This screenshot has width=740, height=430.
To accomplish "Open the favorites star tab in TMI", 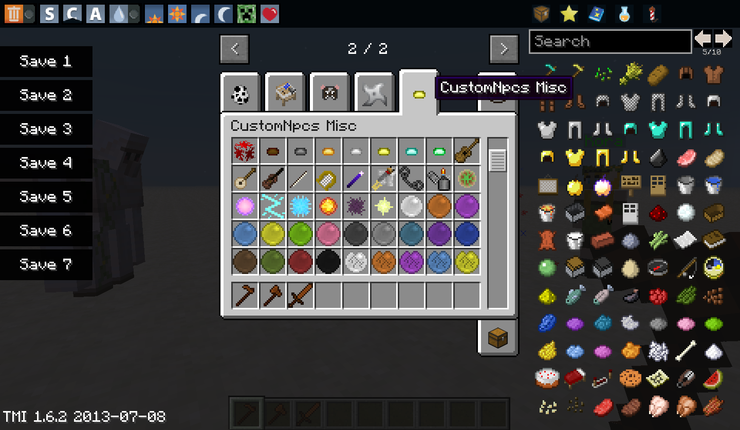I will (x=569, y=14).
